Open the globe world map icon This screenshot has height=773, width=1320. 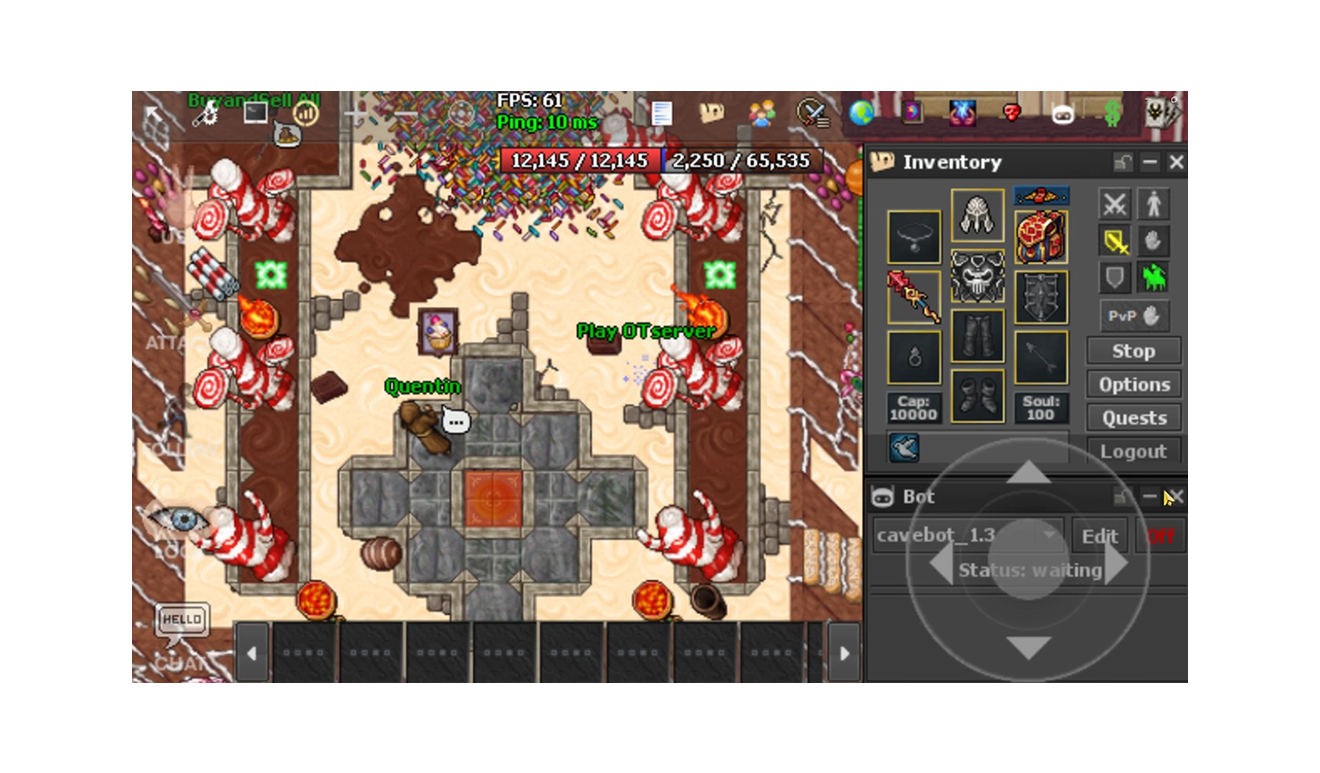point(862,113)
